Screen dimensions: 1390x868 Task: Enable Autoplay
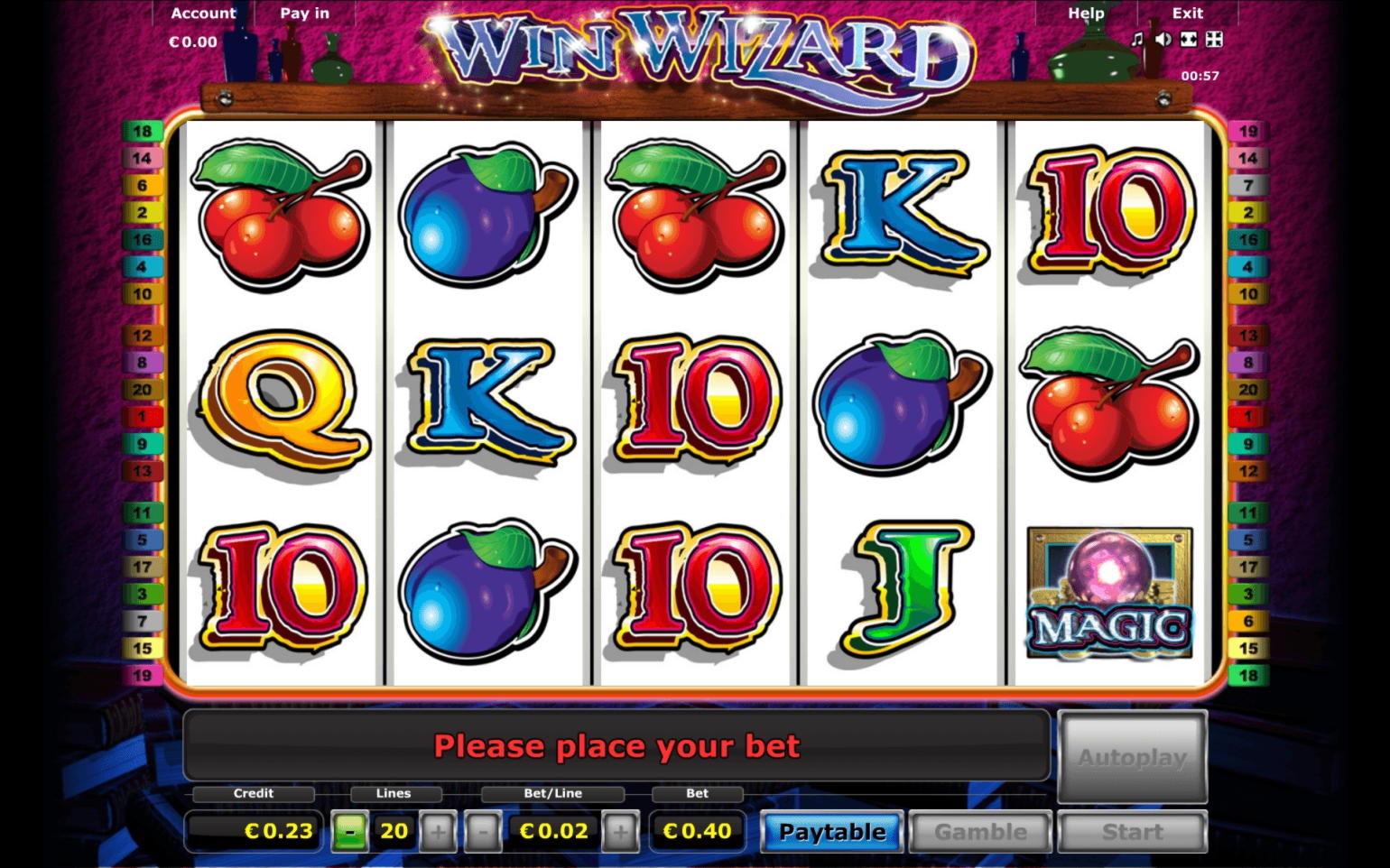1133,758
